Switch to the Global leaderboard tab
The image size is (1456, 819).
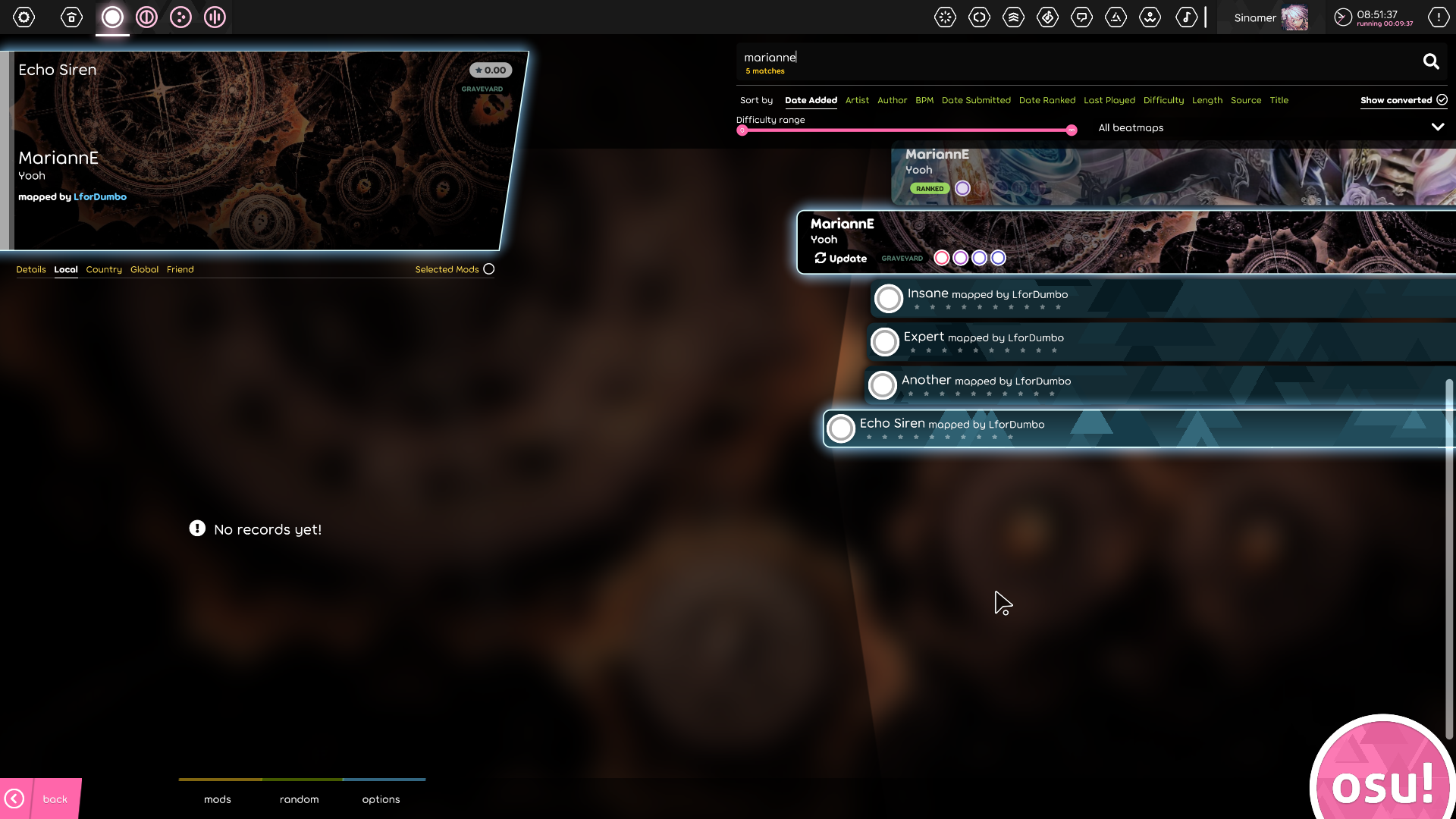tap(144, 269)
